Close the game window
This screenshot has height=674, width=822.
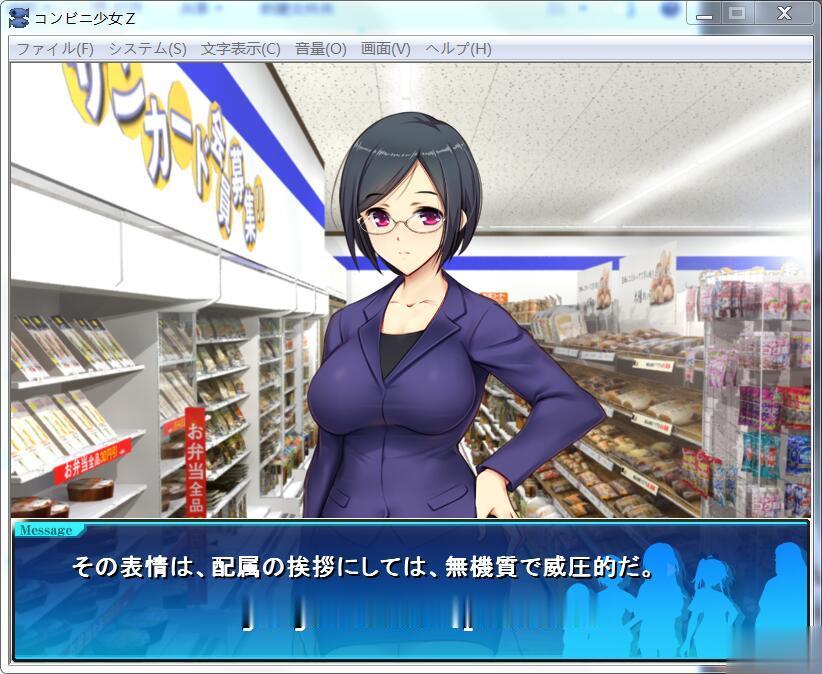coord(785,14)
